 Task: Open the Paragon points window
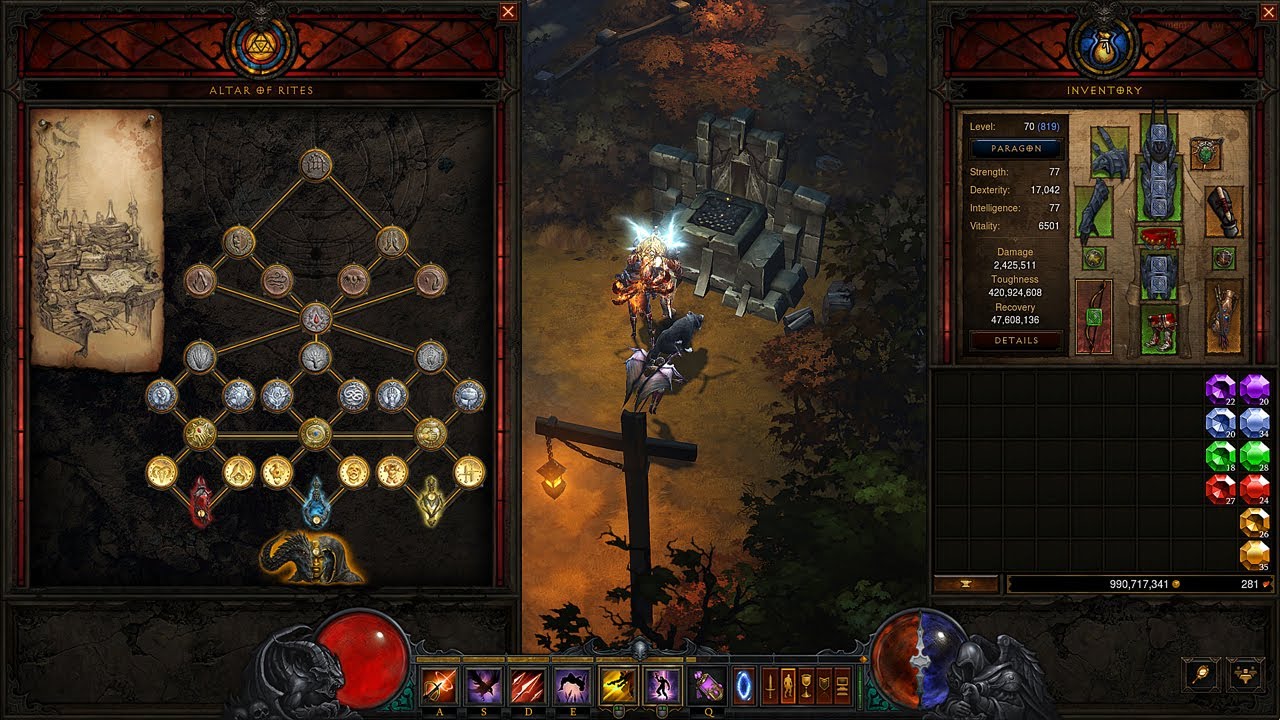click(x=1016, y=148)
